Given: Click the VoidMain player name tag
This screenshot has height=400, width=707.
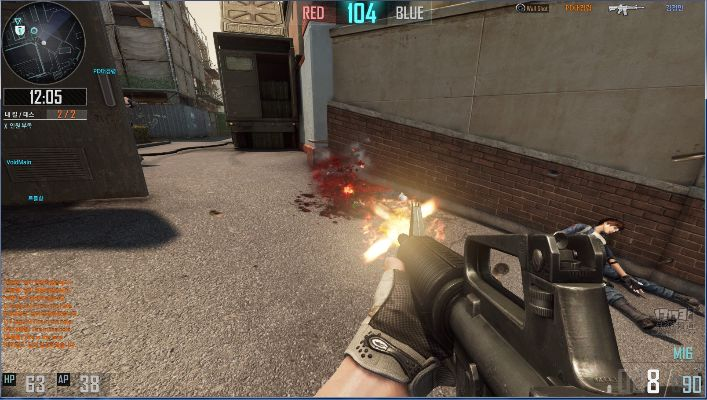Looking at the screenshot, I should [x=21, y=160].
